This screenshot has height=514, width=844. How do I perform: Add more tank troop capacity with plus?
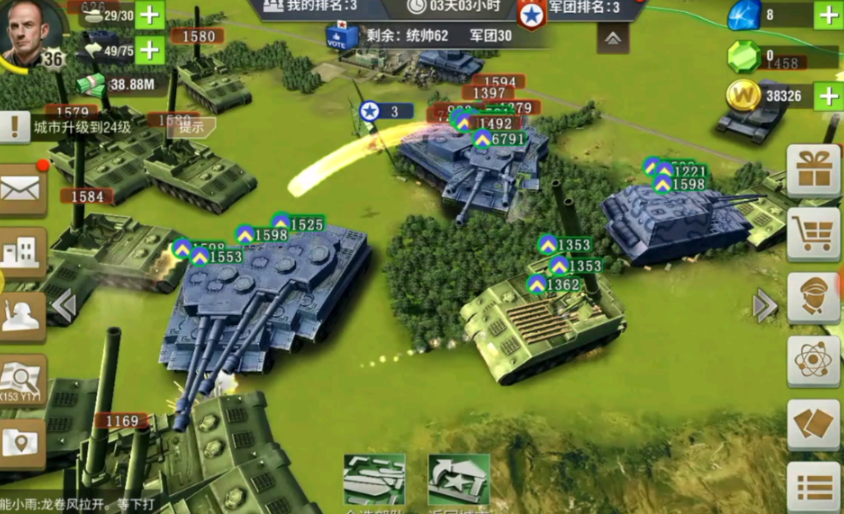(149, 15)
